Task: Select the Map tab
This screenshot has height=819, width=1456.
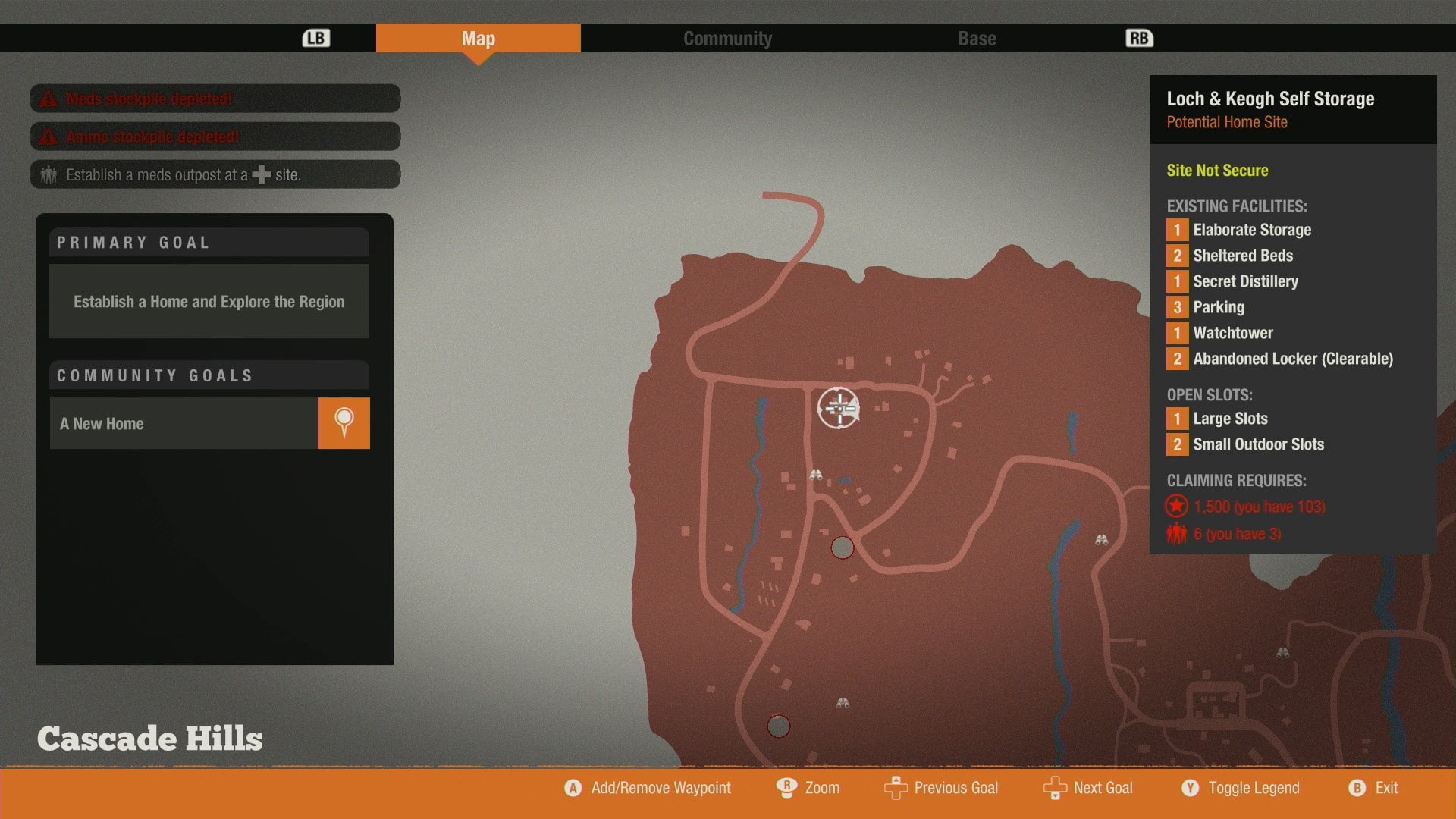Action: pos(478,39)
